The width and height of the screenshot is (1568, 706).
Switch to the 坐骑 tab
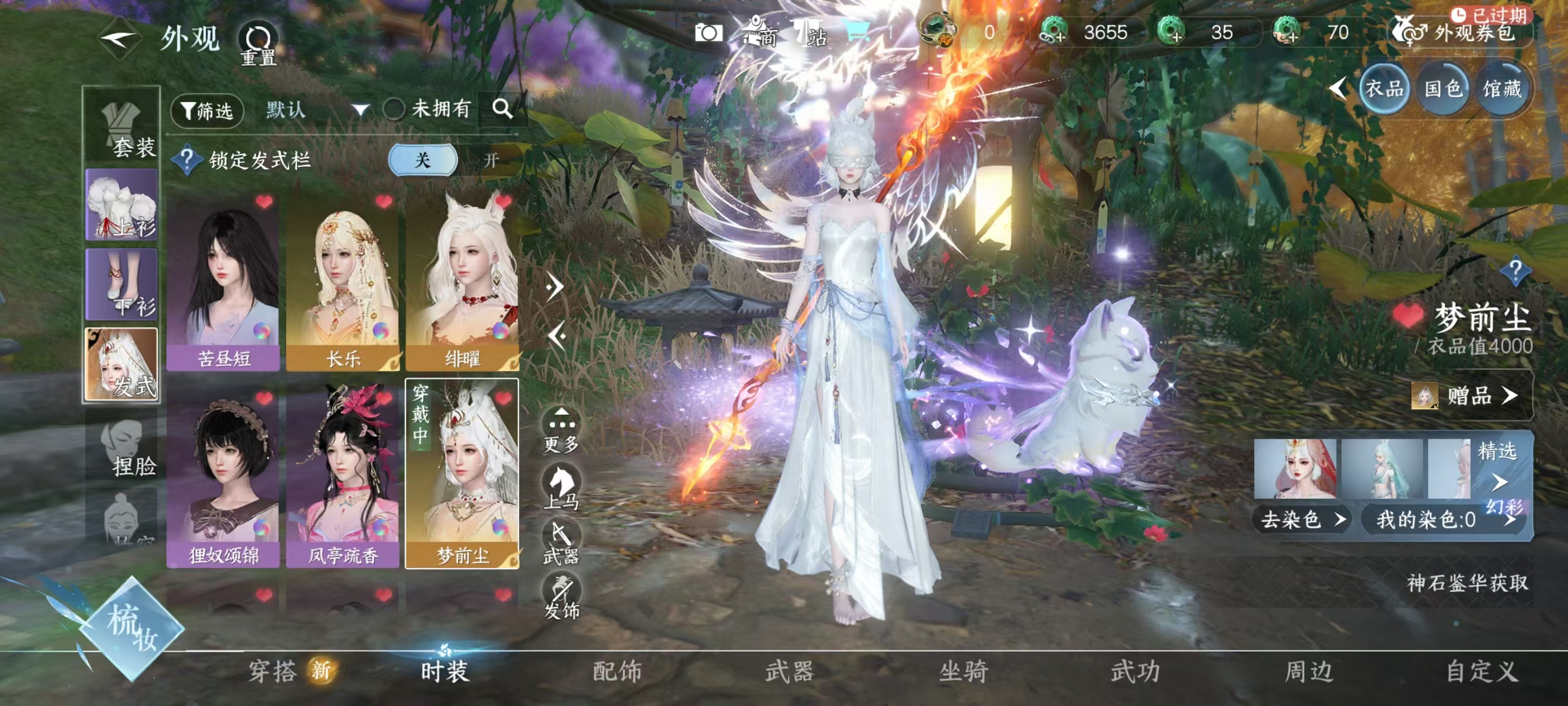pyautogui.click(x=963, y=672)
